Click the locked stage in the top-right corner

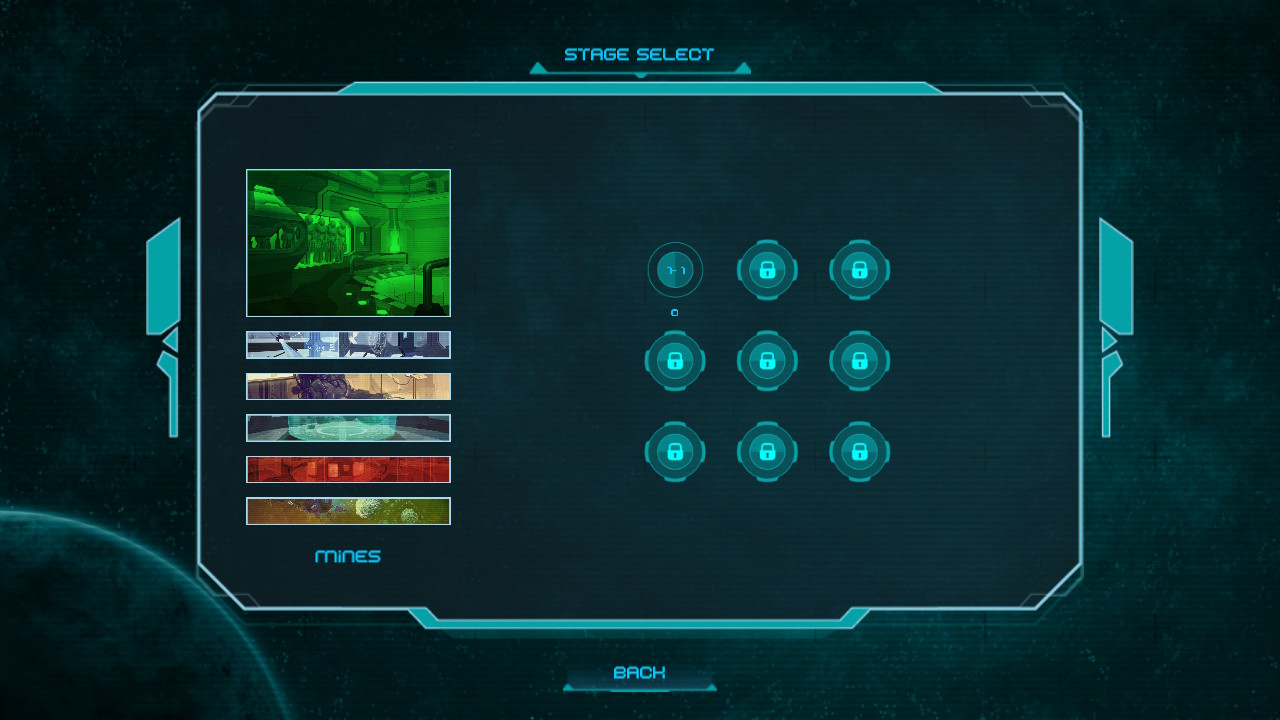pos(859,270)
